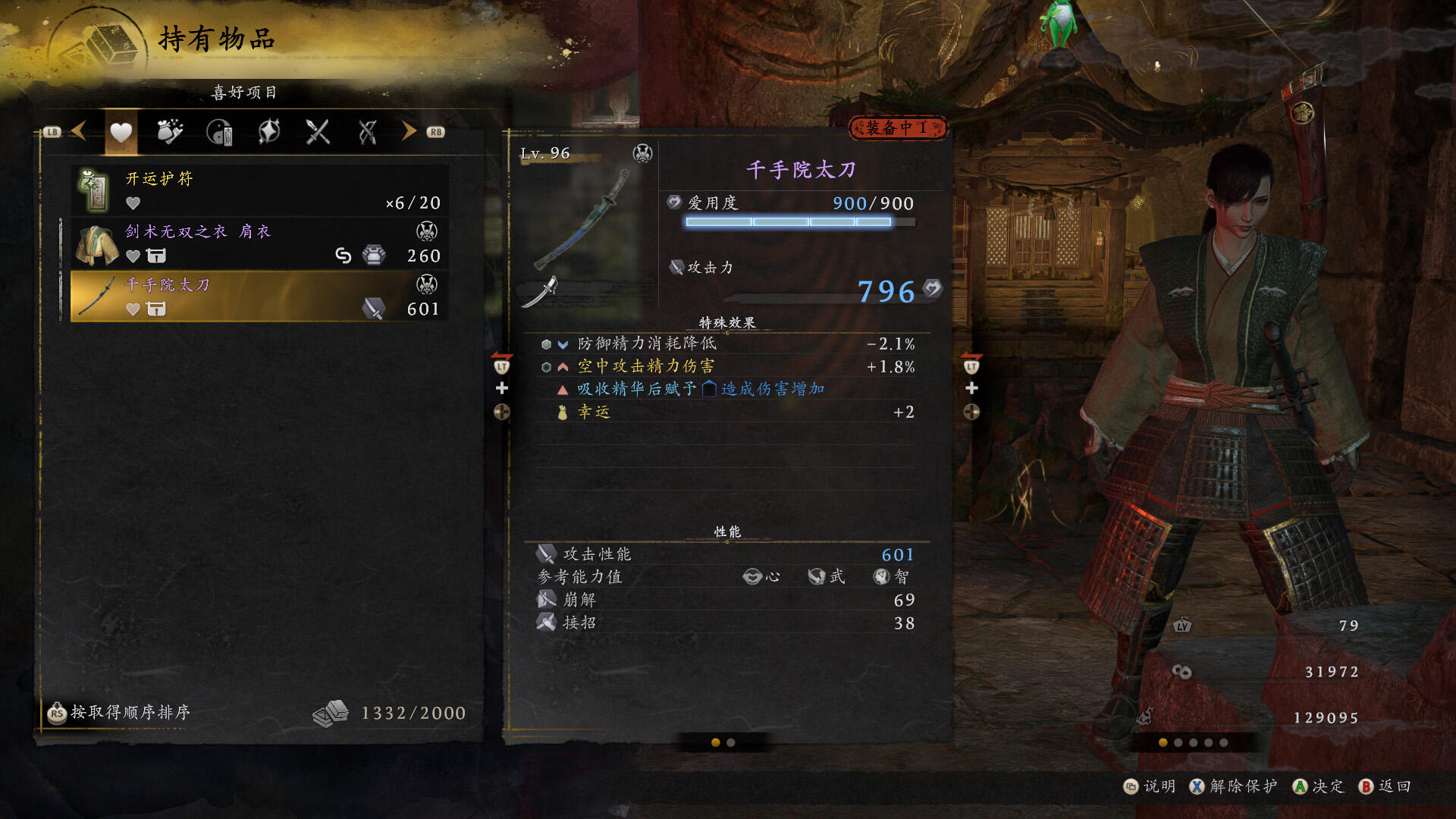Toggle the 按取得顺序排序 sort option
Image resolution: width=1456 pixels, height=819 pixels.
[x=120, y=712]
